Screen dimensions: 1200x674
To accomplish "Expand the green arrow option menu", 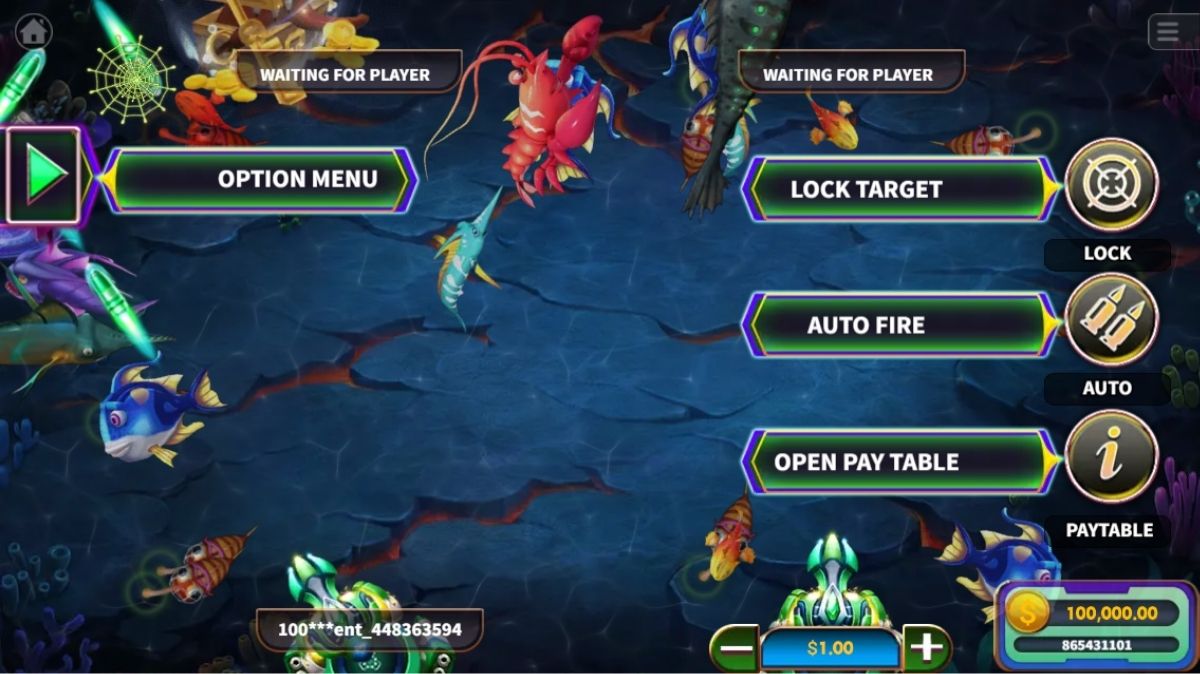I will tap(44, 175).
